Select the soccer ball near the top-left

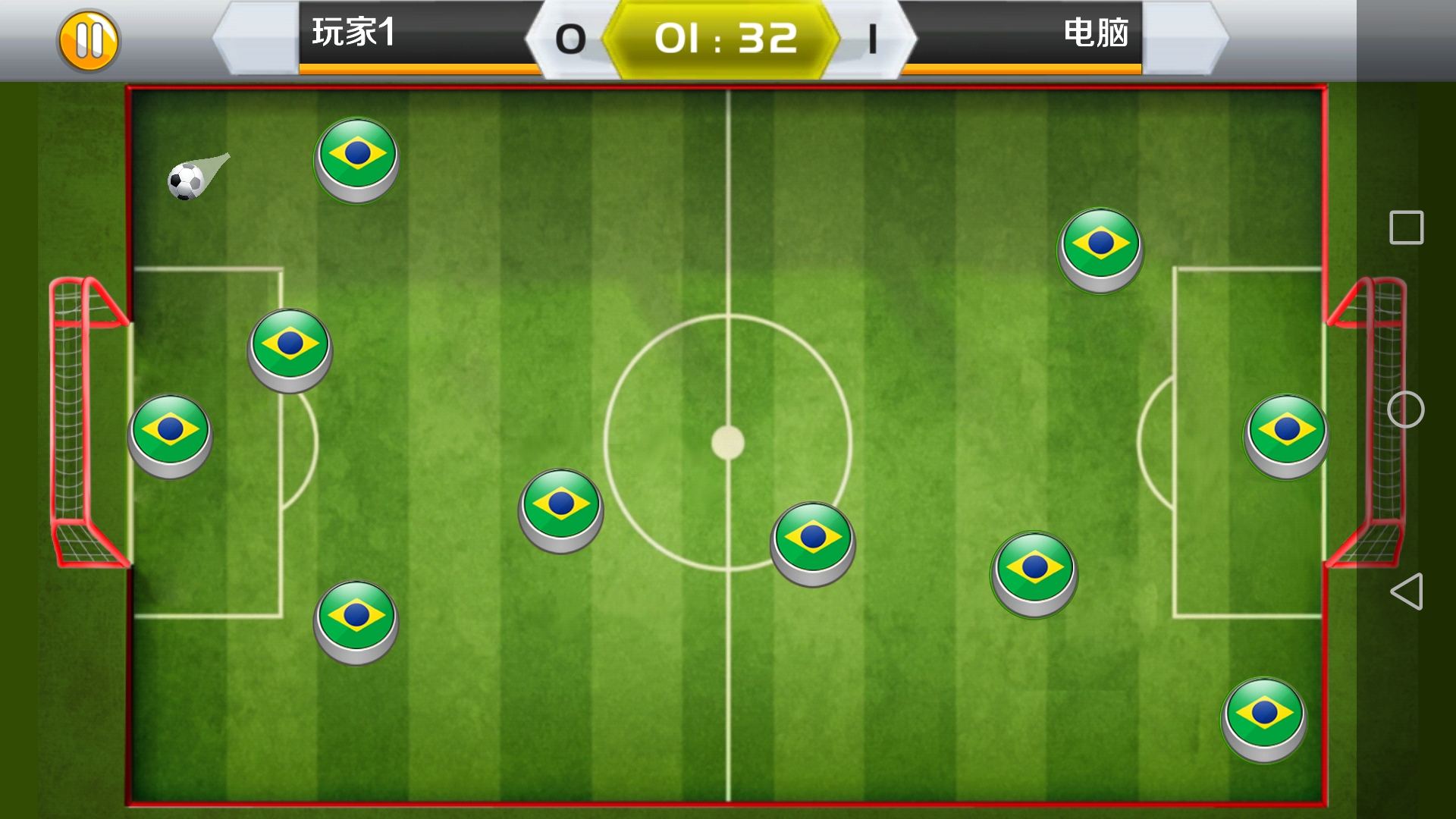click(x=184, y=182)
